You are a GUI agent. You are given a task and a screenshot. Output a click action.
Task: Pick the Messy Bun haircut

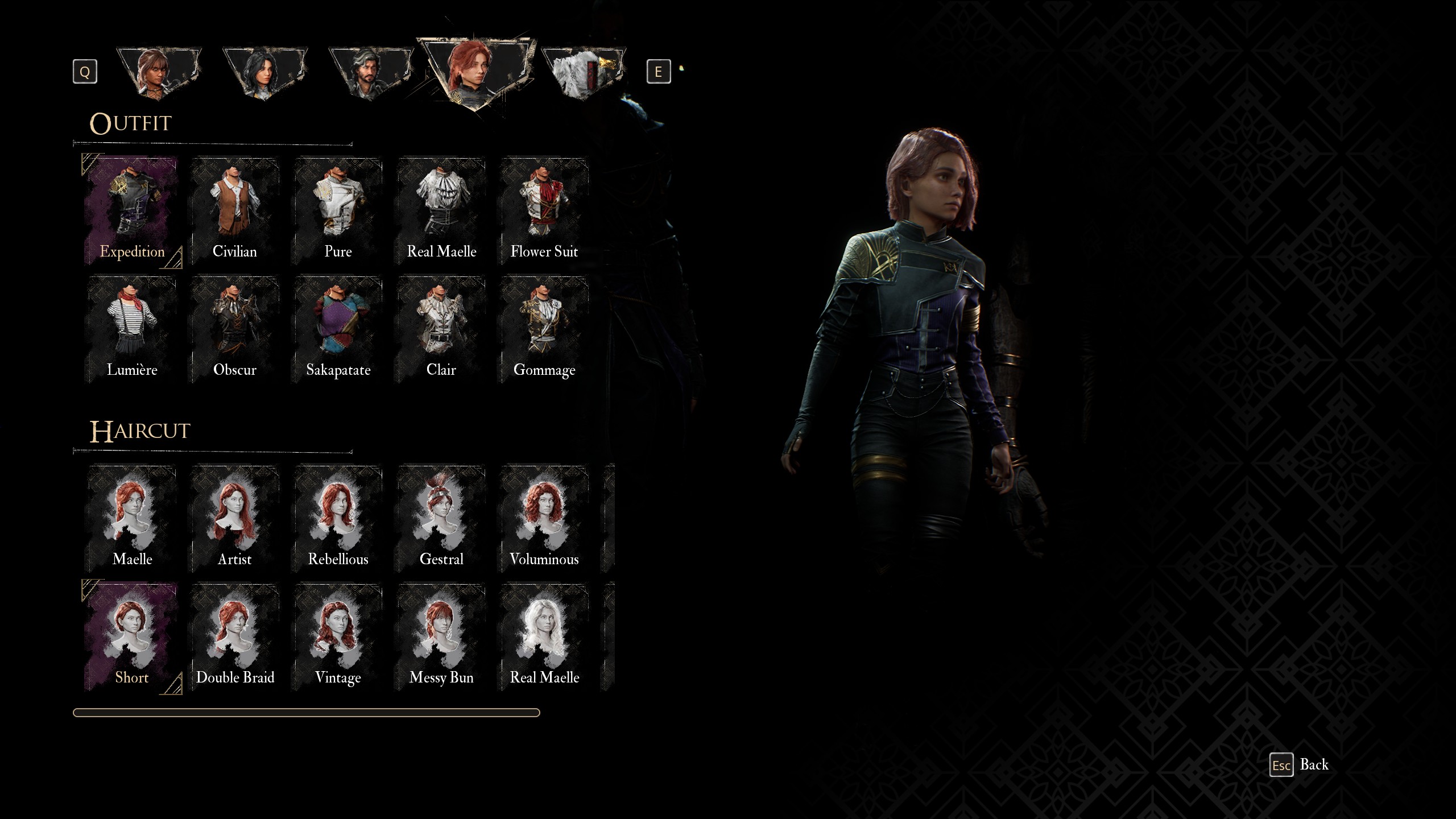(441, 636)
